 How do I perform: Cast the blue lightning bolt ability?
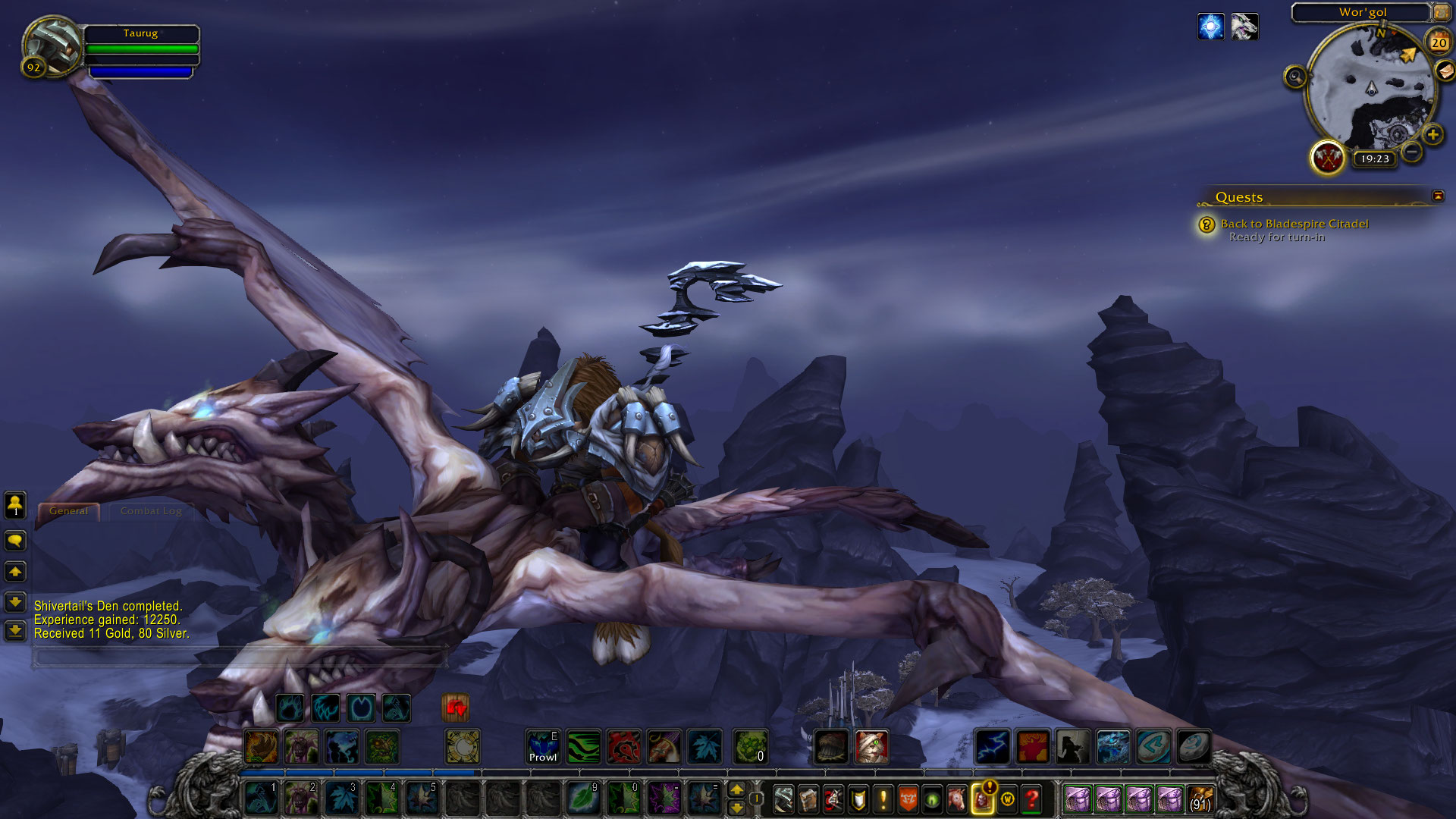point(992,747)
